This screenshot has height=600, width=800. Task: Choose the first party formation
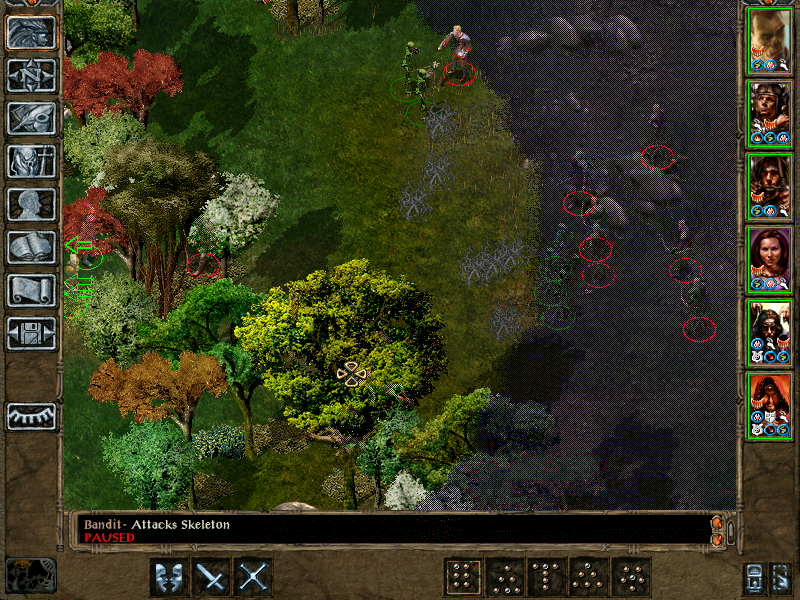[461, 576]
